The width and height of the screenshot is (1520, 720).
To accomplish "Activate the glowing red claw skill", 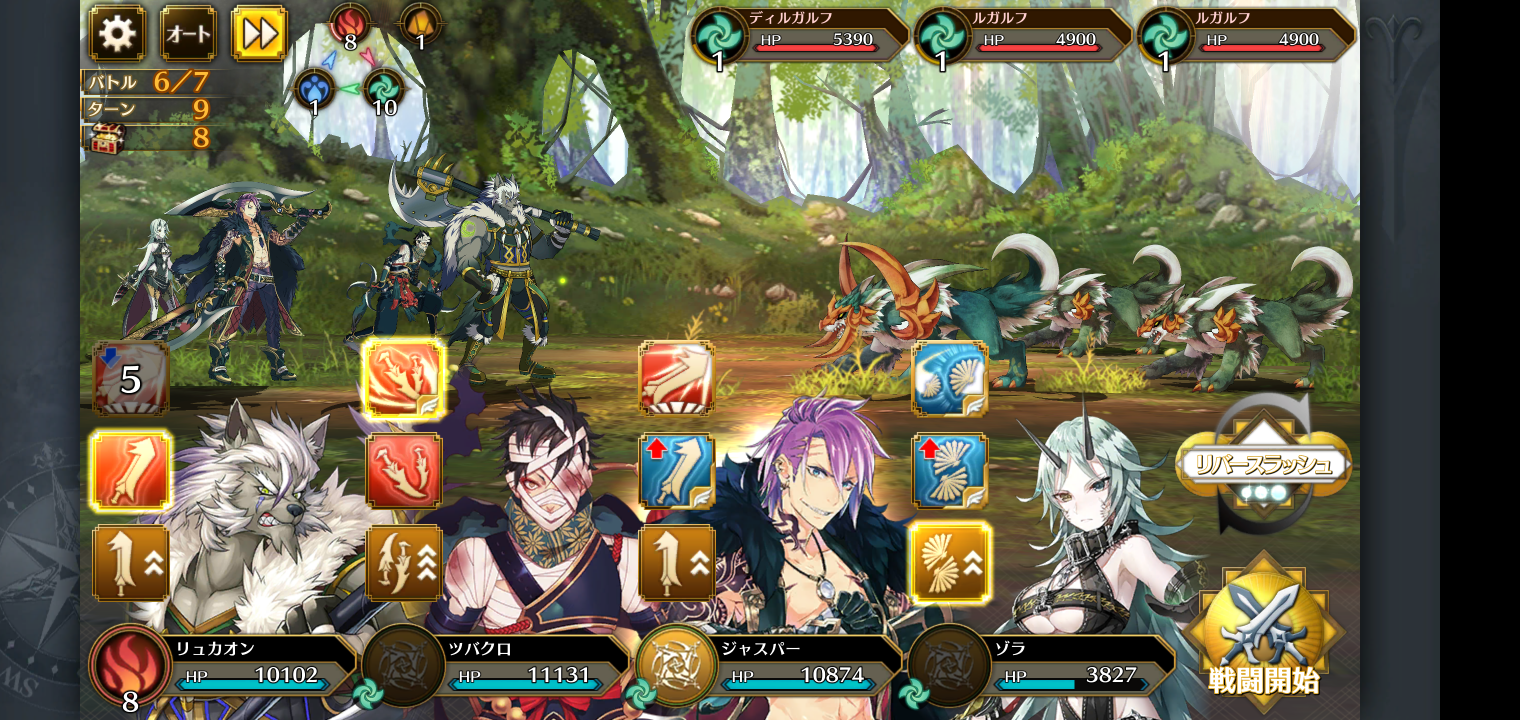I will tap(404, 378).
